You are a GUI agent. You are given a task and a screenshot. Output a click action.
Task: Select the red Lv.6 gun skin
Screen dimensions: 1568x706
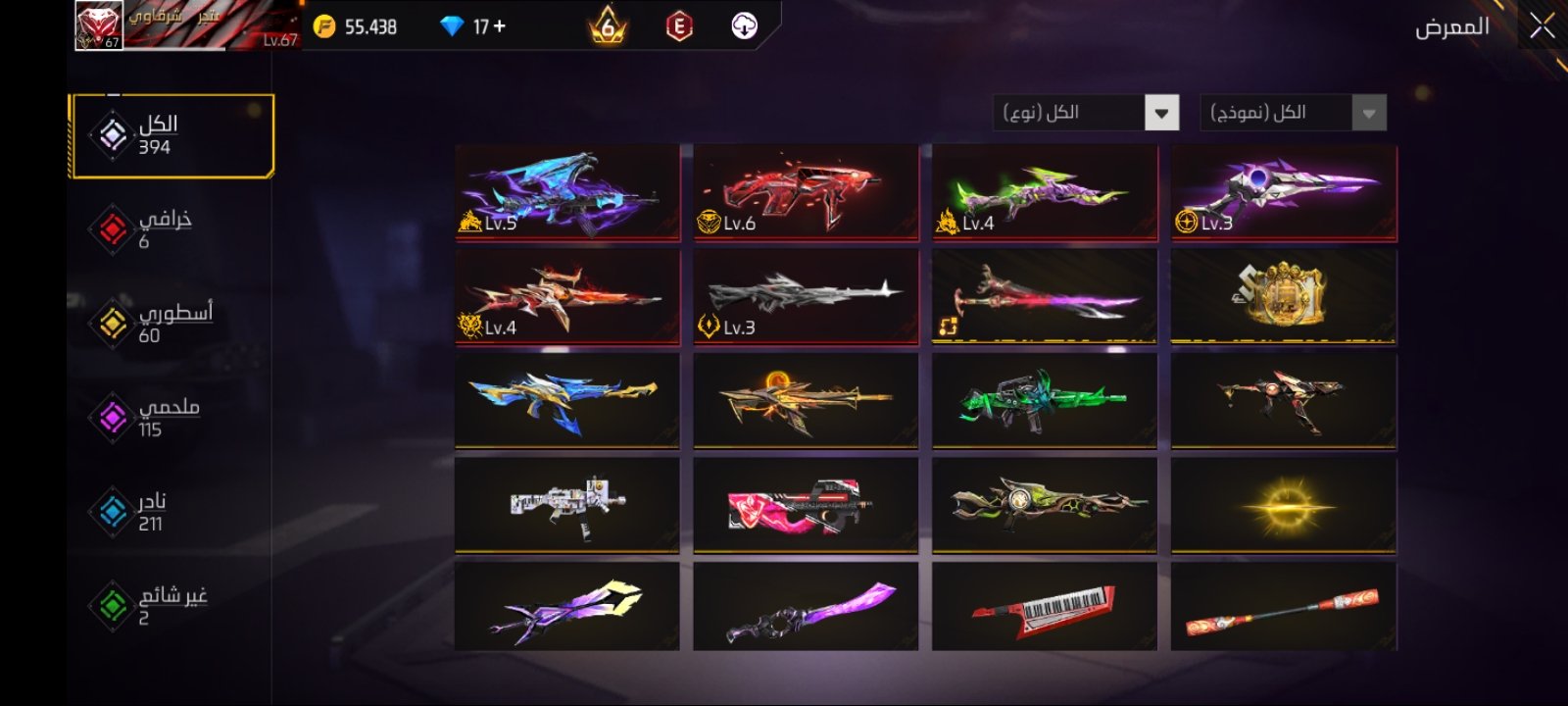(x=806, y=193)
